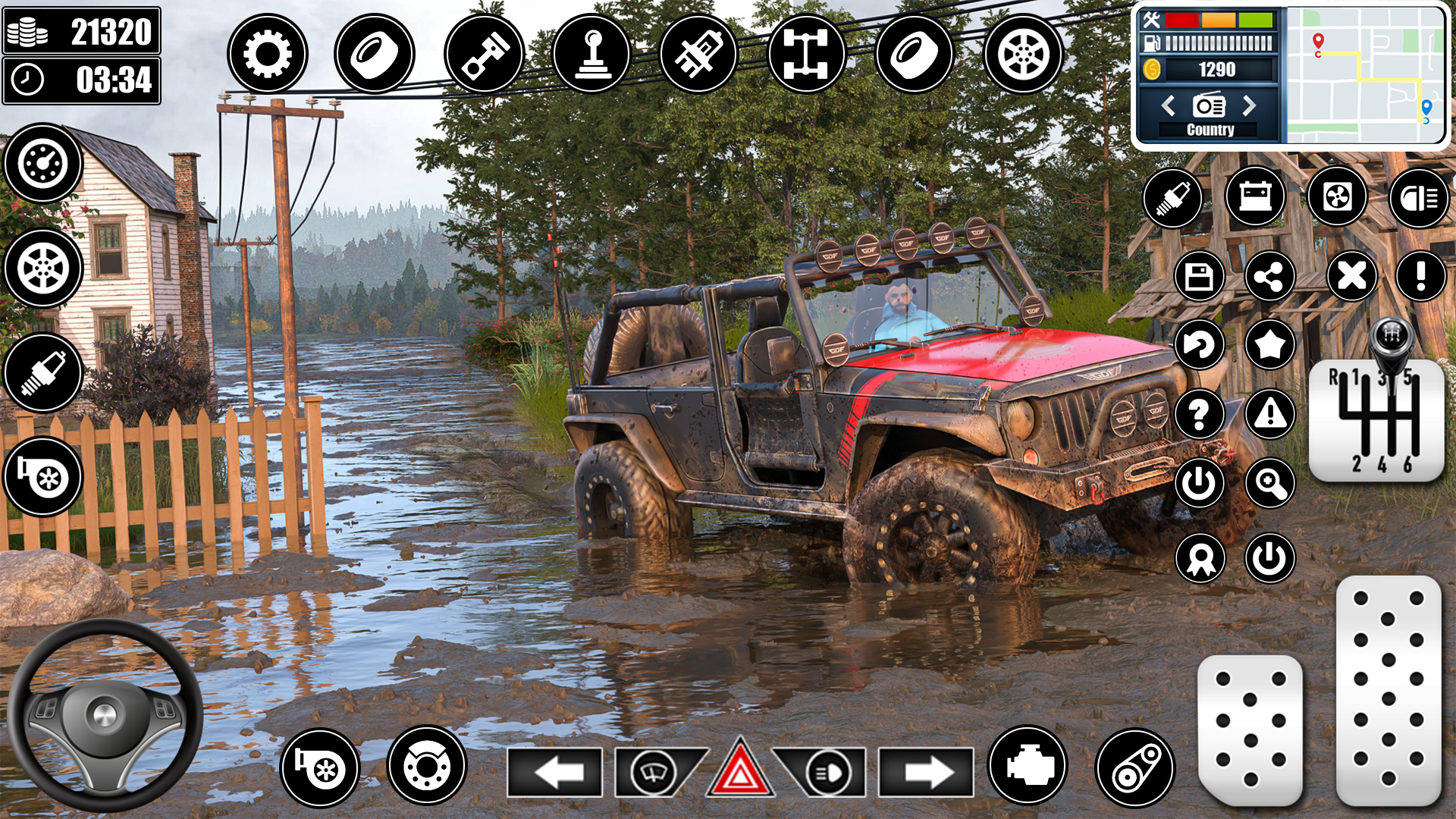The height and width of the screenshot is (819, 1456).
Task: Open the question mark help button
Action: 1199,415
